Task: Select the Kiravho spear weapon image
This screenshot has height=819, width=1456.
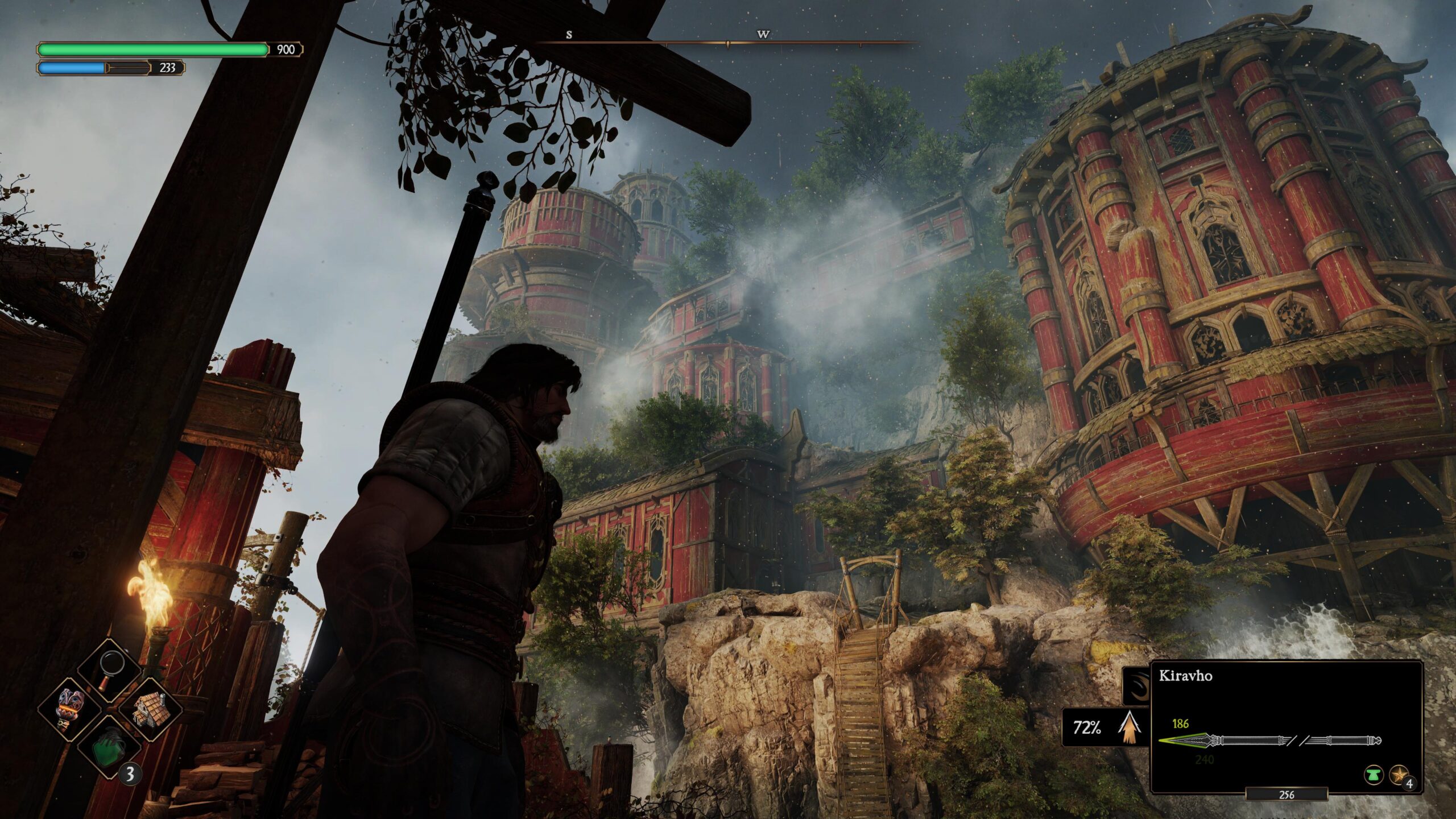Action: click(x=1269, y=741)
